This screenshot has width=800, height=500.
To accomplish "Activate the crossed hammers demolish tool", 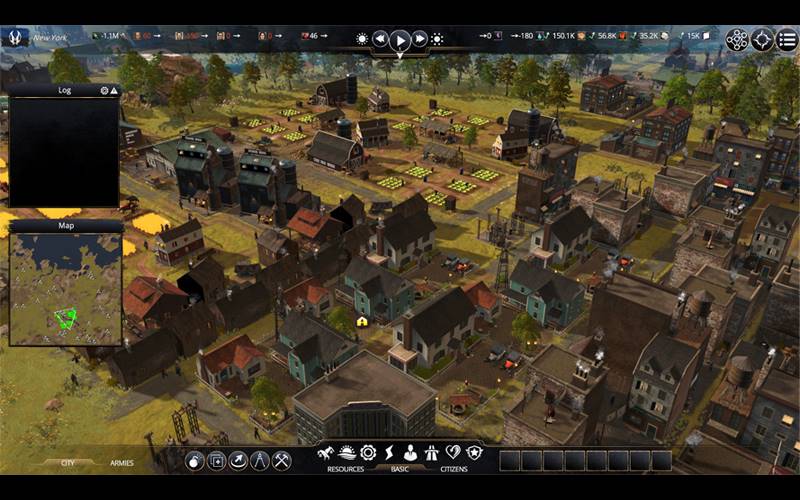I will click(282, 461).
